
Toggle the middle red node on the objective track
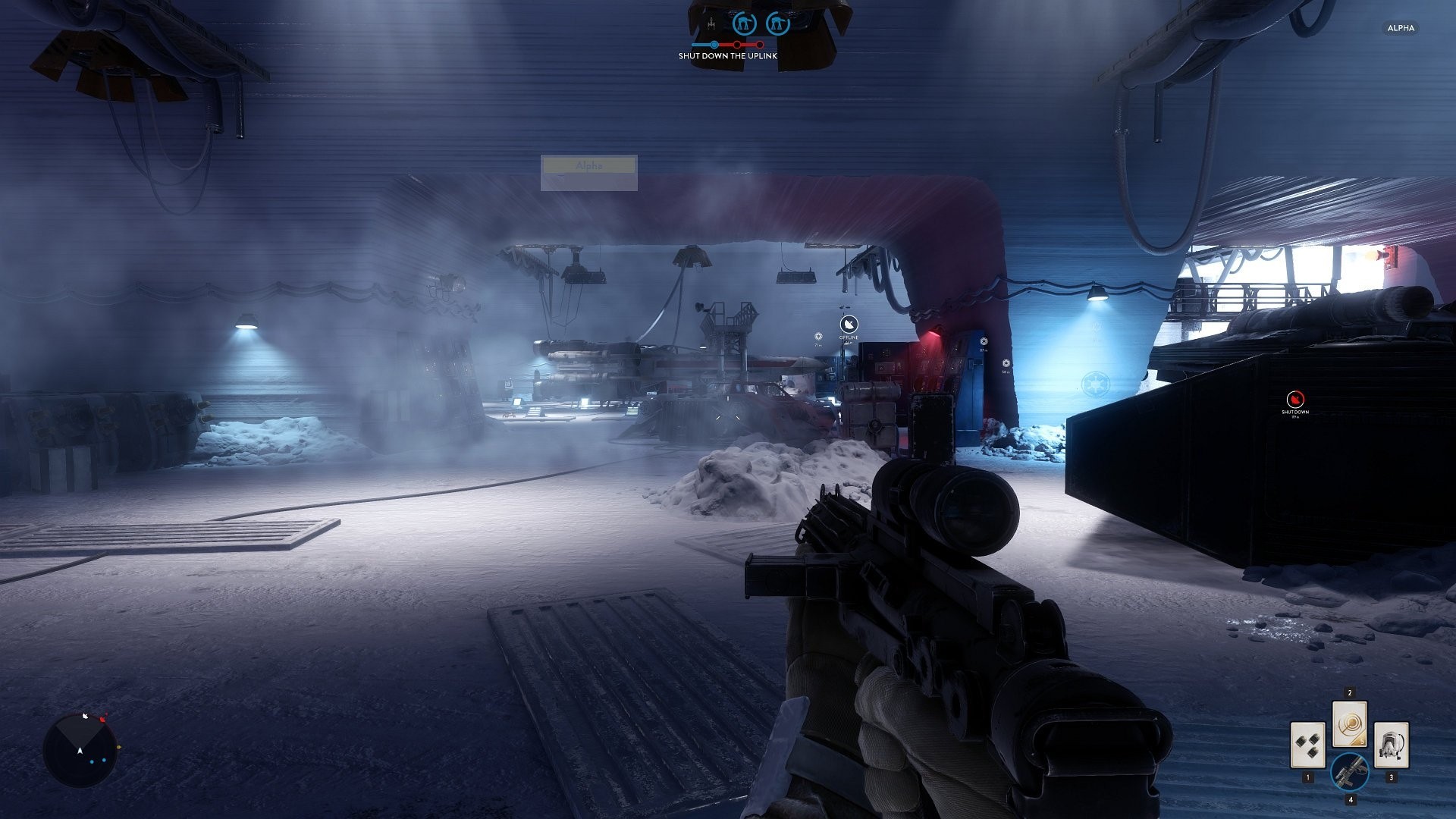tap(737, 44)
